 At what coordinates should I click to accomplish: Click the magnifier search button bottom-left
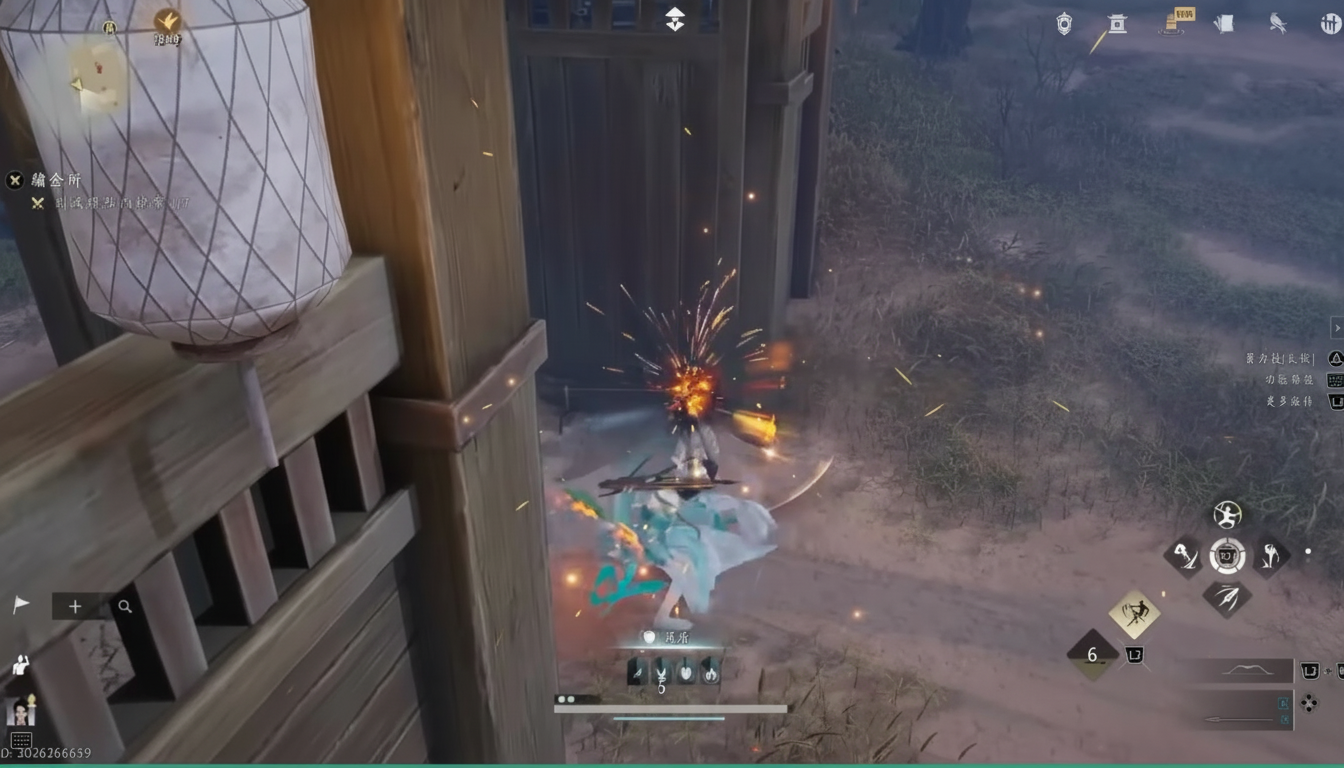click(x=124, y=606)
